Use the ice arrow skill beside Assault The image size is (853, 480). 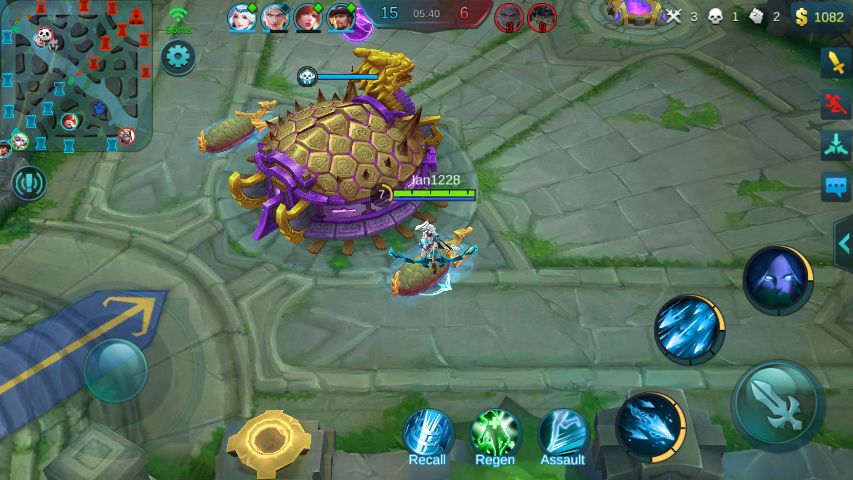[649, 426]
